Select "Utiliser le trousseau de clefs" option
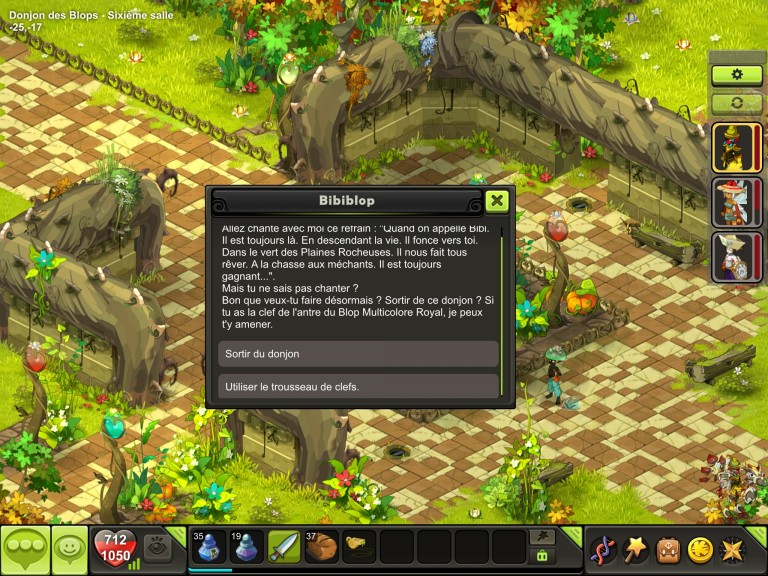Image resolution: width=768 pixels, height=576 pixels. pos(357,387)
